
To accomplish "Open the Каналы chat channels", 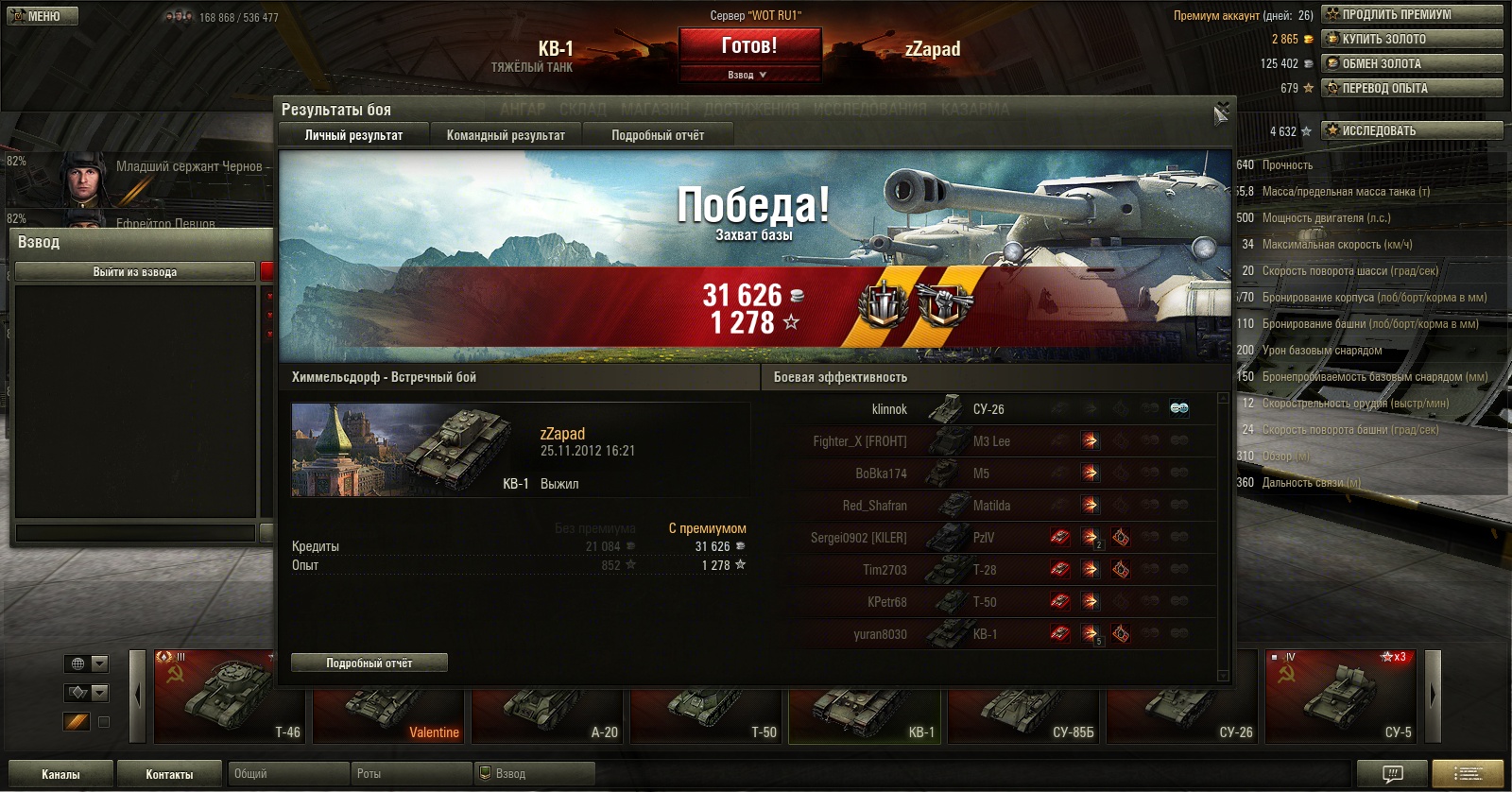I will tap(60, 774).
